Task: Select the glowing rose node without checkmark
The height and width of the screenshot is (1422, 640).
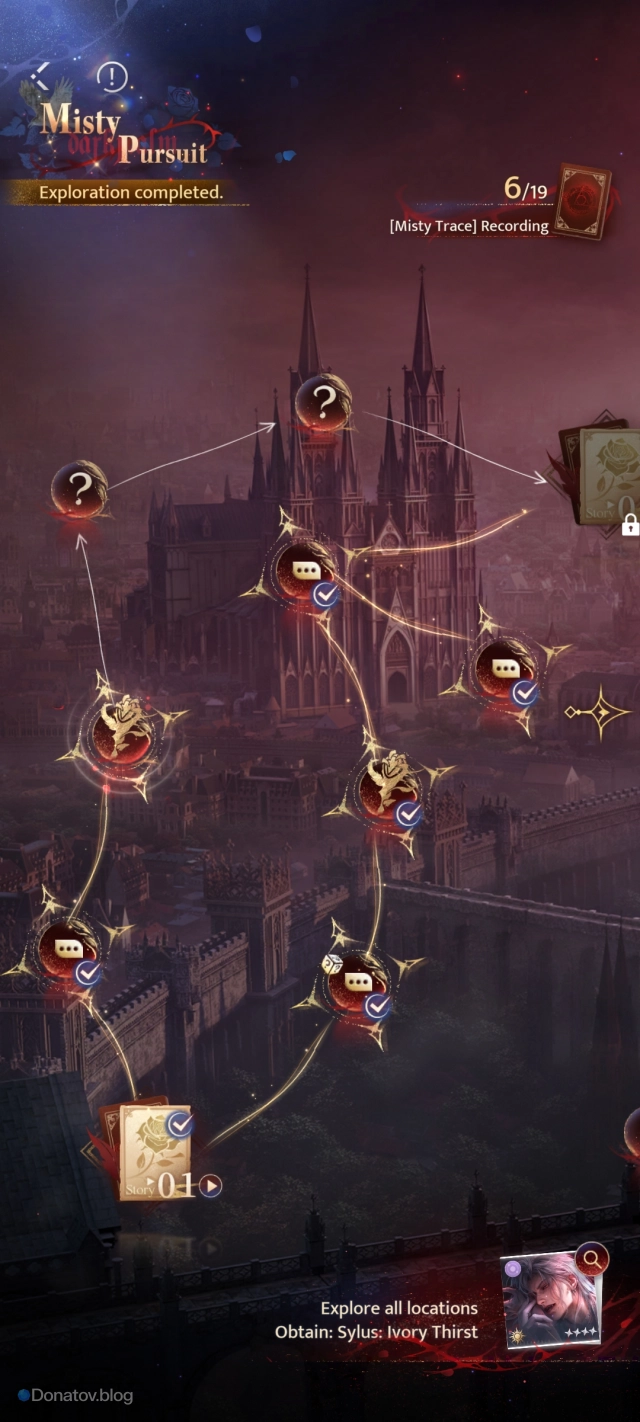Action: pyautogui.click(x=120, y=731)
